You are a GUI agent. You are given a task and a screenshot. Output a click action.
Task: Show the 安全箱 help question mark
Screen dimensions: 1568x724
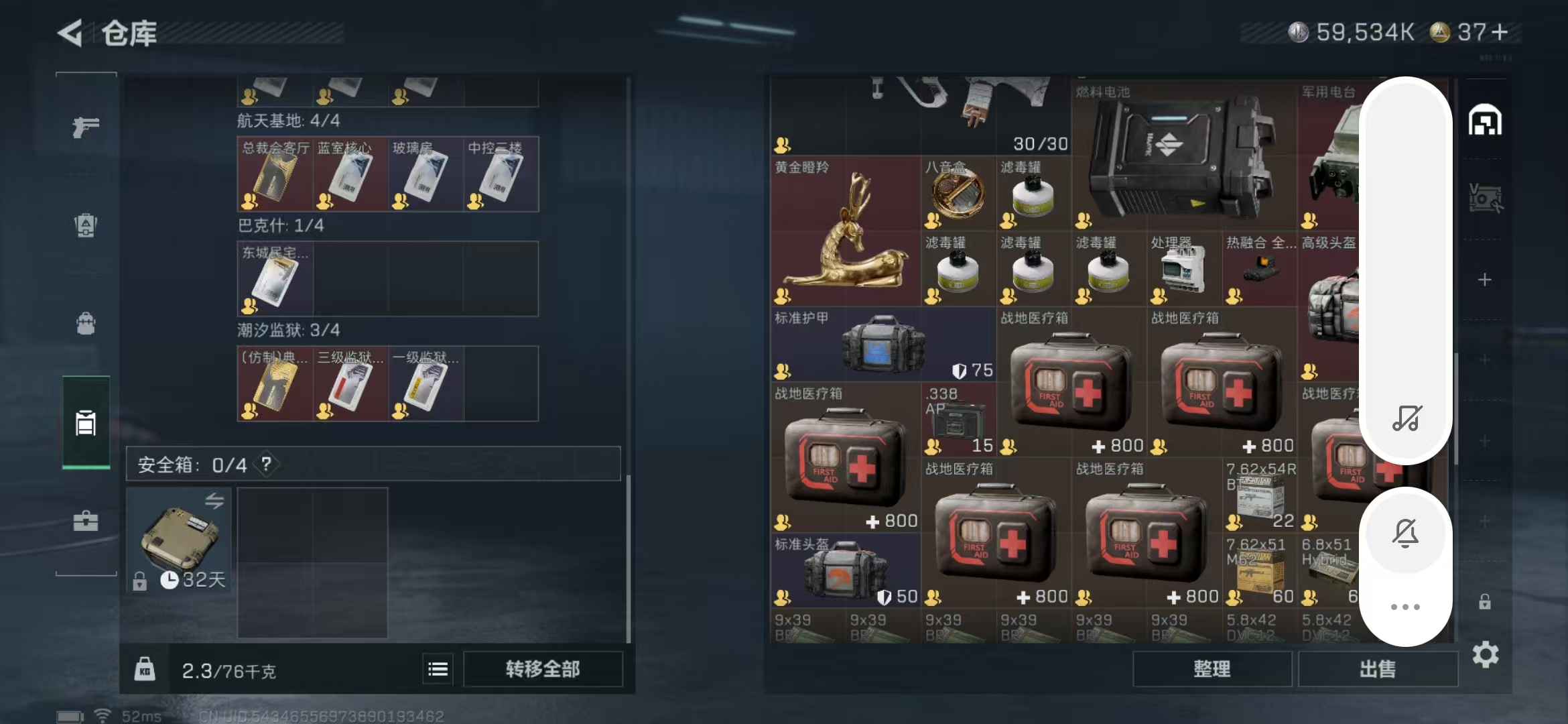[266, 464]
